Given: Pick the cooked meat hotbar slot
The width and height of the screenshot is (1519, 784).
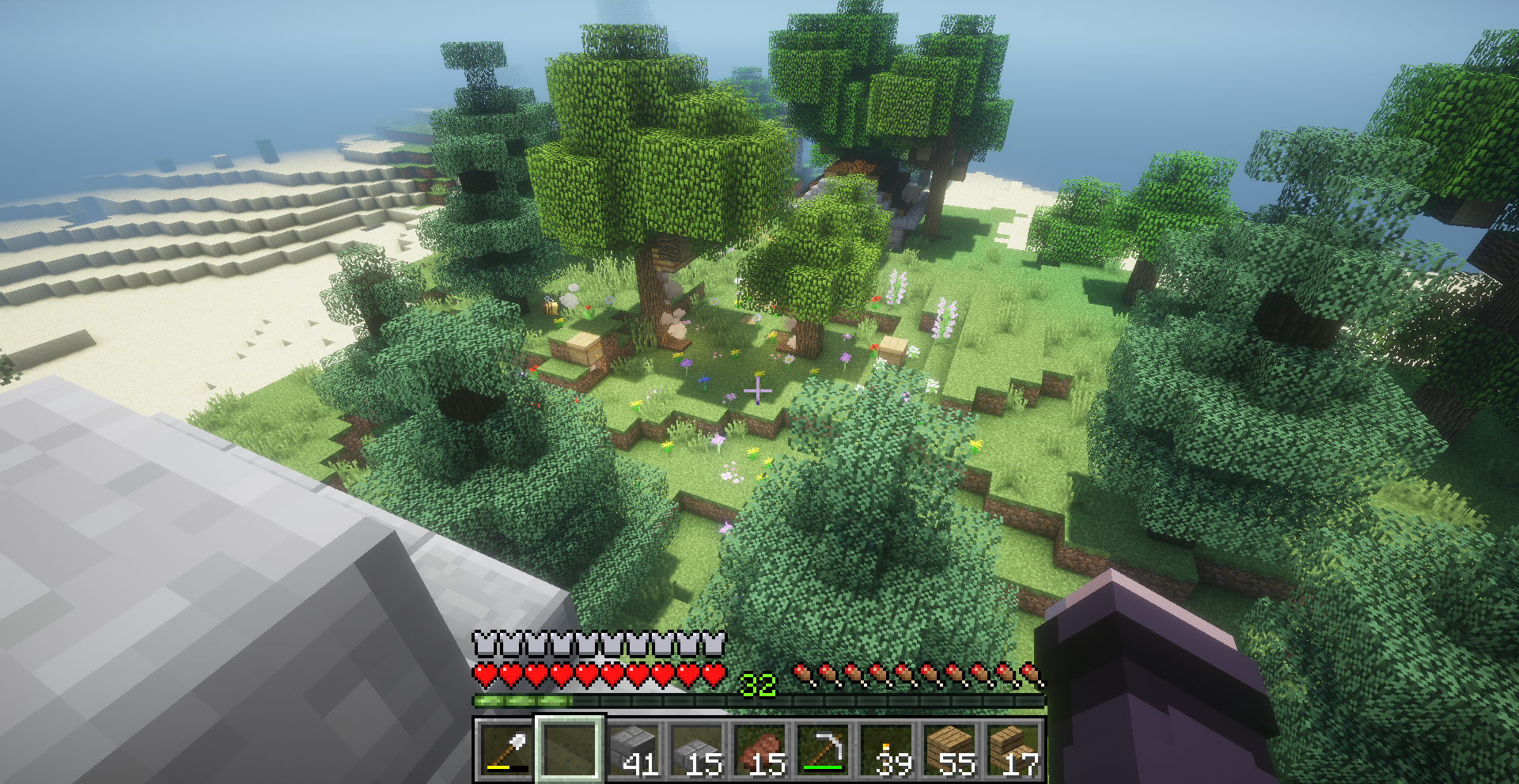Looking at the screenshot, I should click(x=759, y=749).
